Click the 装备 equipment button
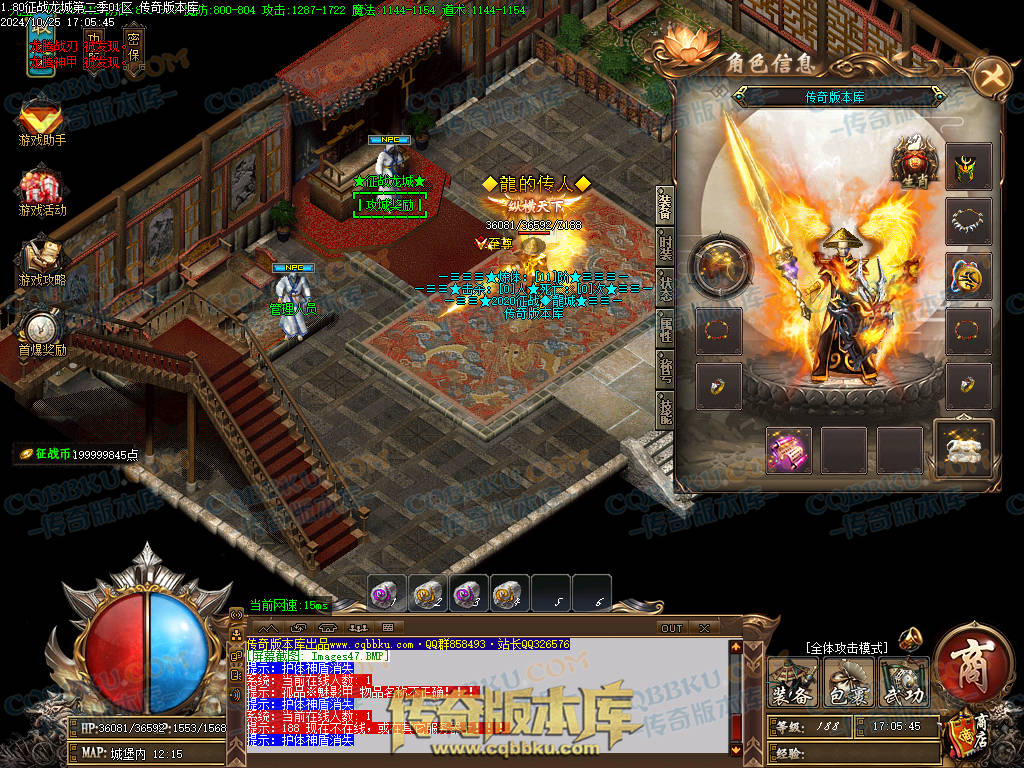1024x768 pixels. coord(792,682)
